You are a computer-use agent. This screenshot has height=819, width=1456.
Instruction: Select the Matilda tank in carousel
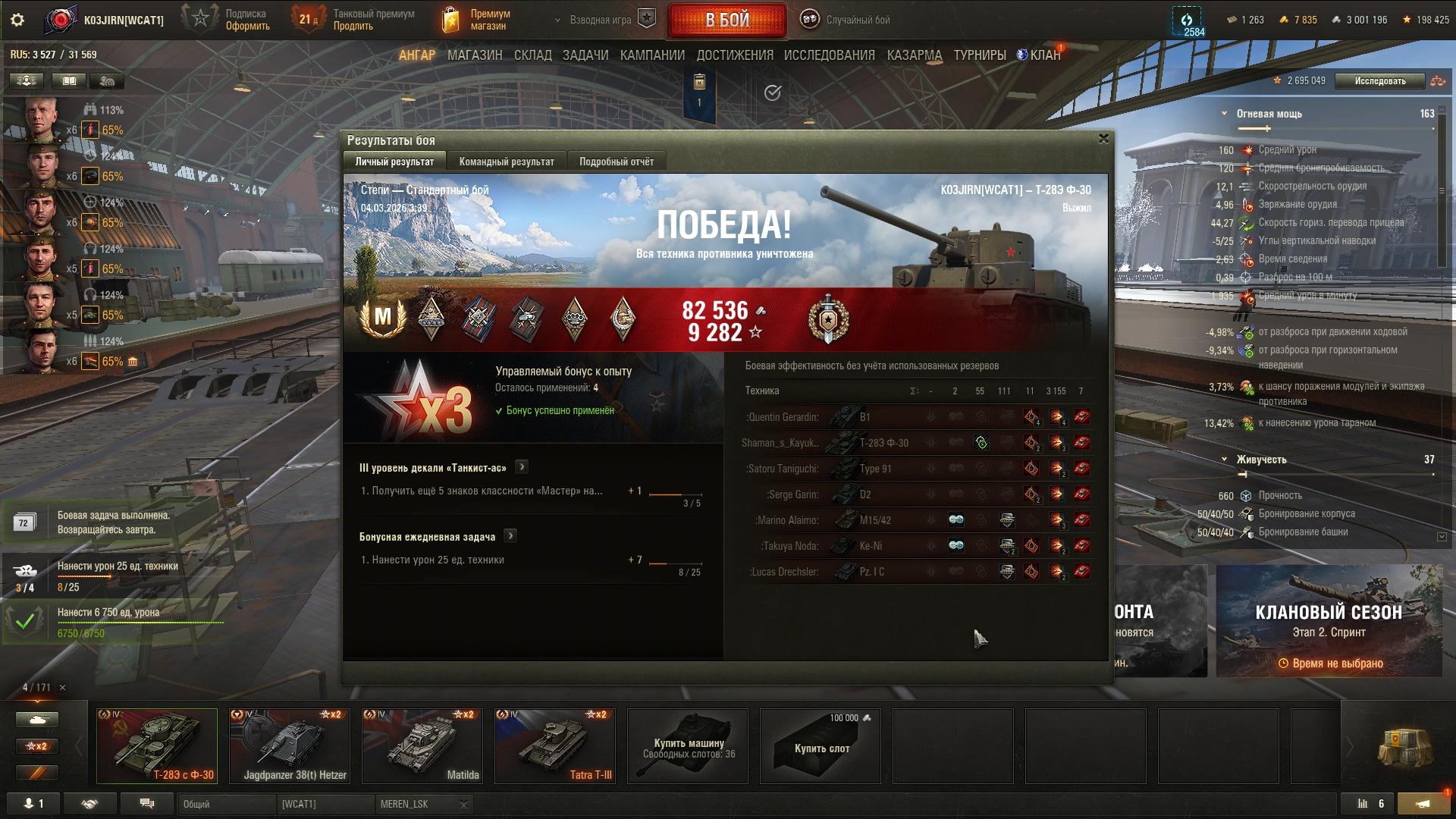point(422,745)
